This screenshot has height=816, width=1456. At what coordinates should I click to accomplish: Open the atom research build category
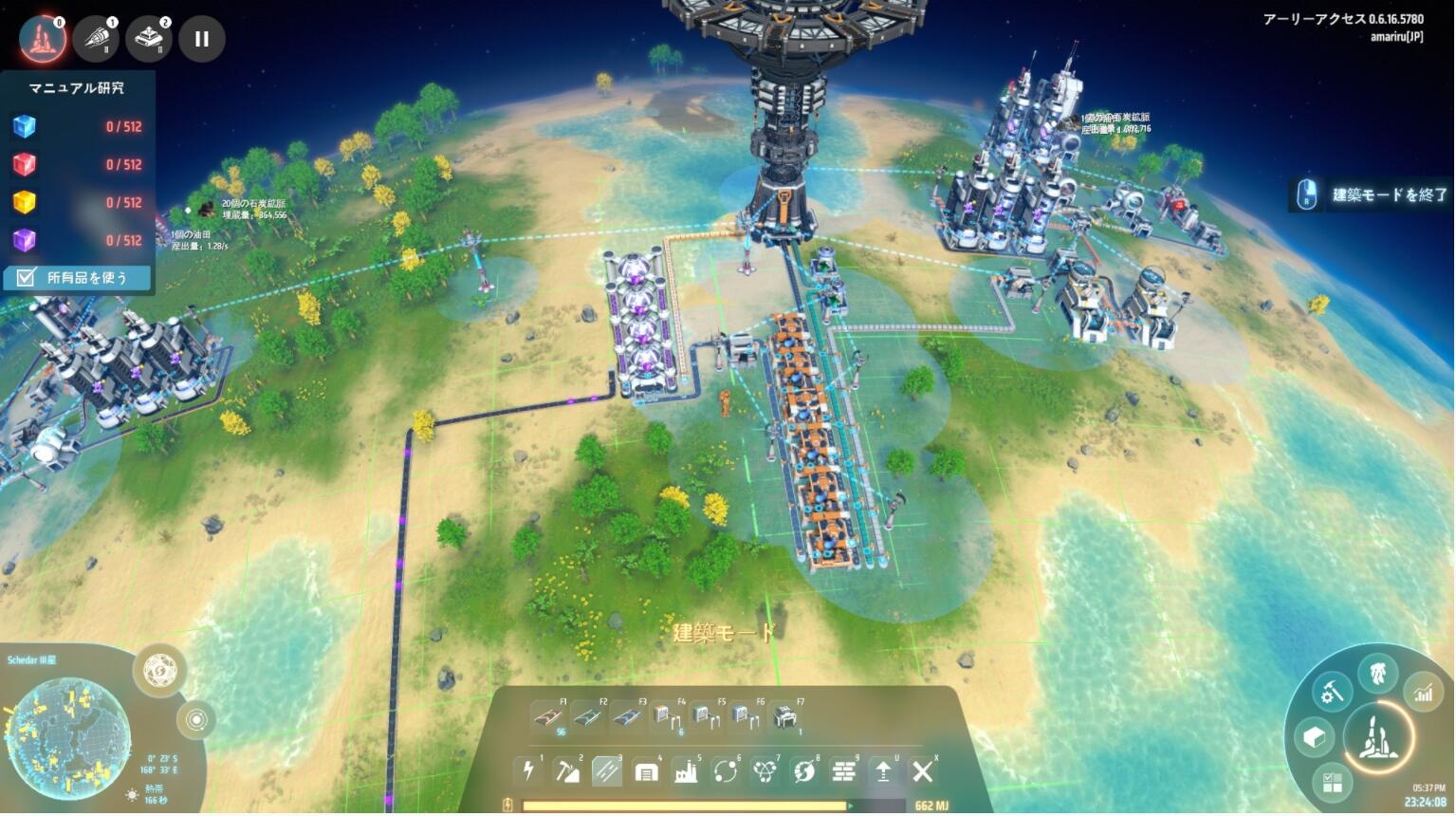pos(765,771)
